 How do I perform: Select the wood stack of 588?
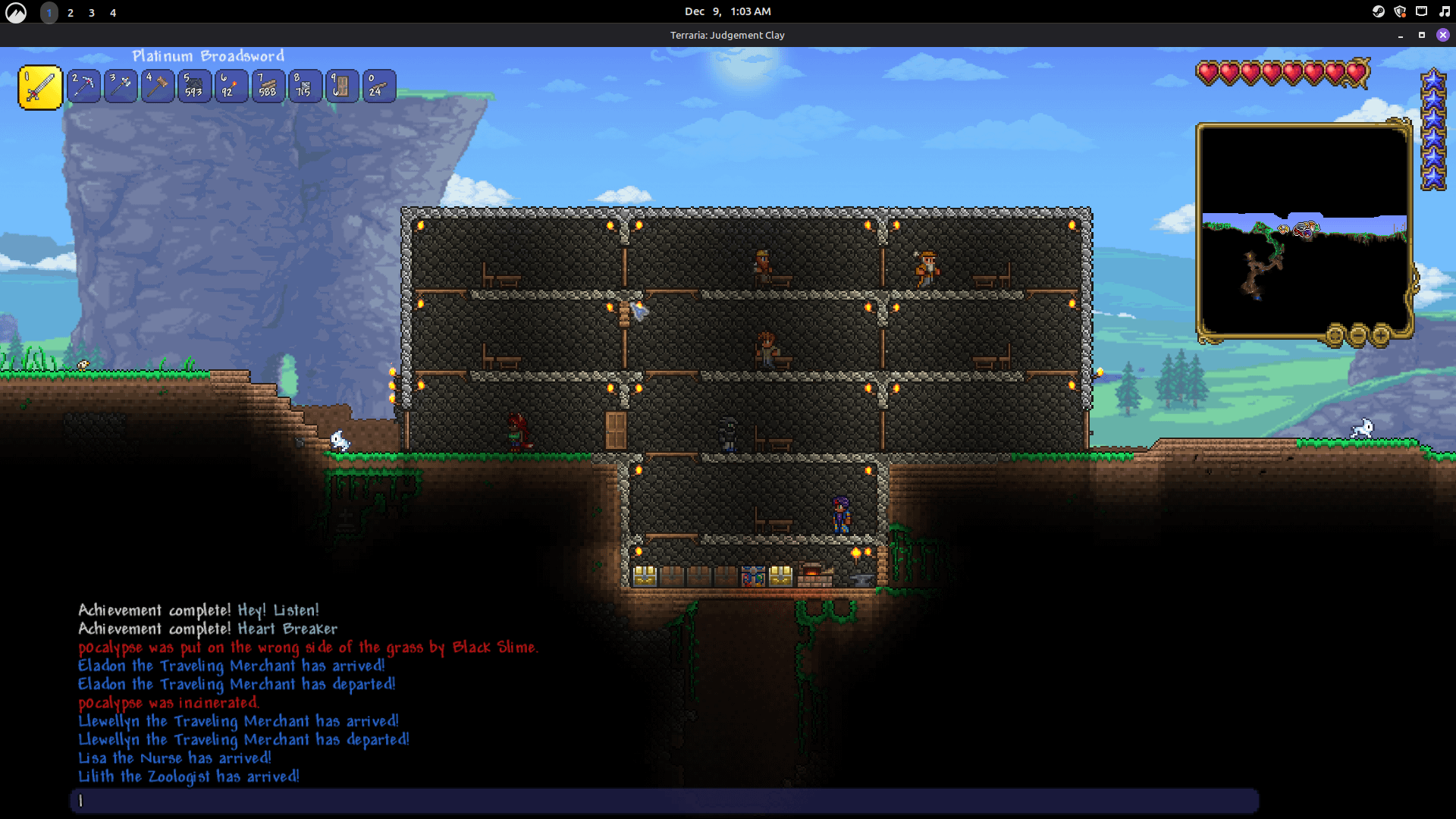click(x=268, y=86)
